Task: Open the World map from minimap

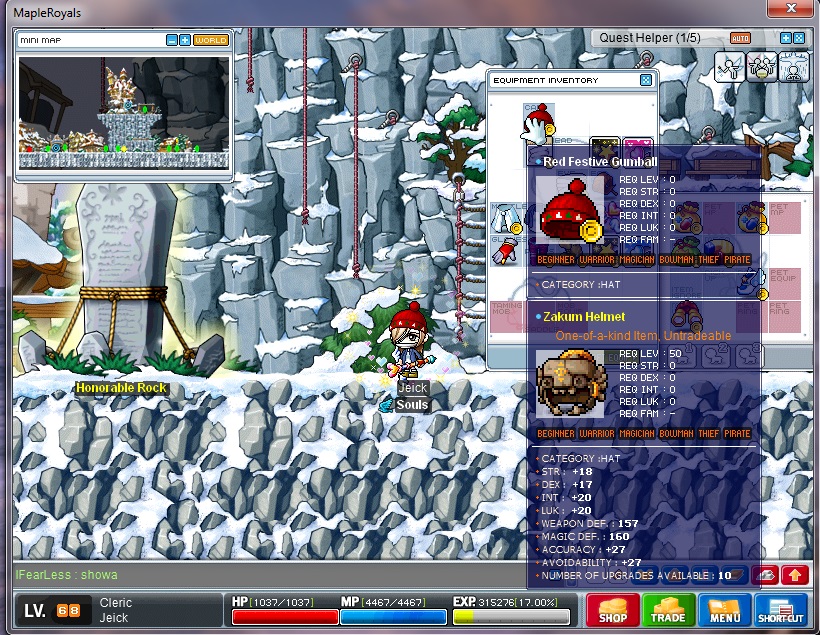Action: pyautogui.click(x=210, y=40)
